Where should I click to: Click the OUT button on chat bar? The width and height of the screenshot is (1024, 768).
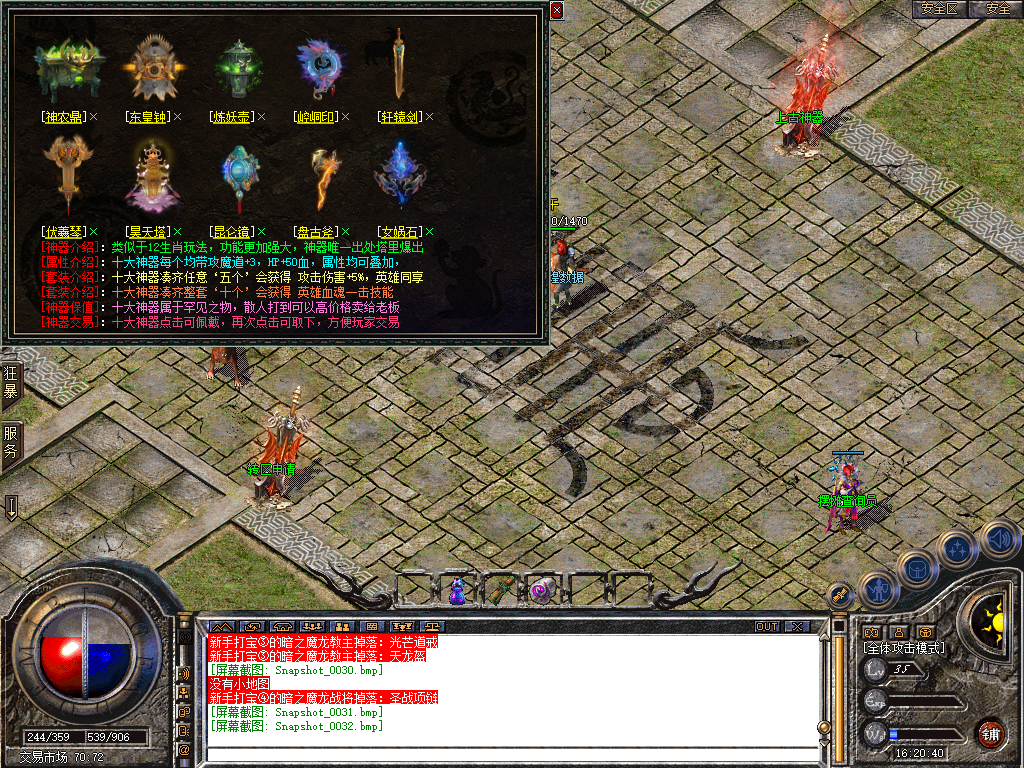766,627
